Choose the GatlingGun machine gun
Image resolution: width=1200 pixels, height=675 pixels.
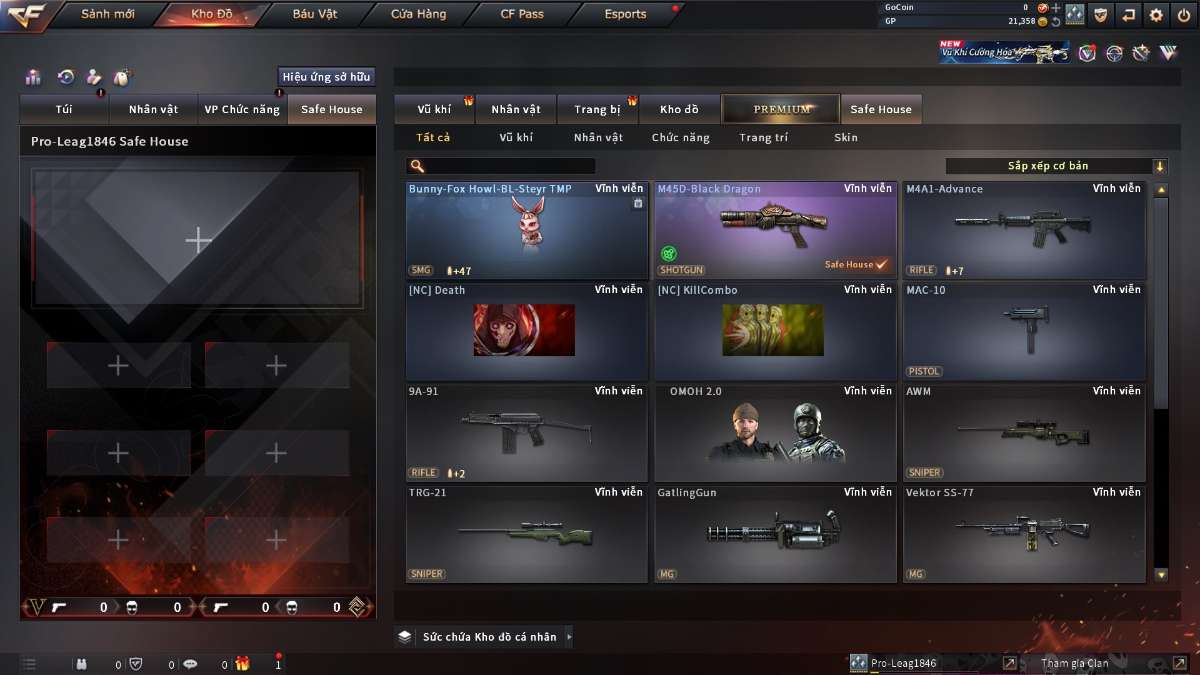coord(774,534)
